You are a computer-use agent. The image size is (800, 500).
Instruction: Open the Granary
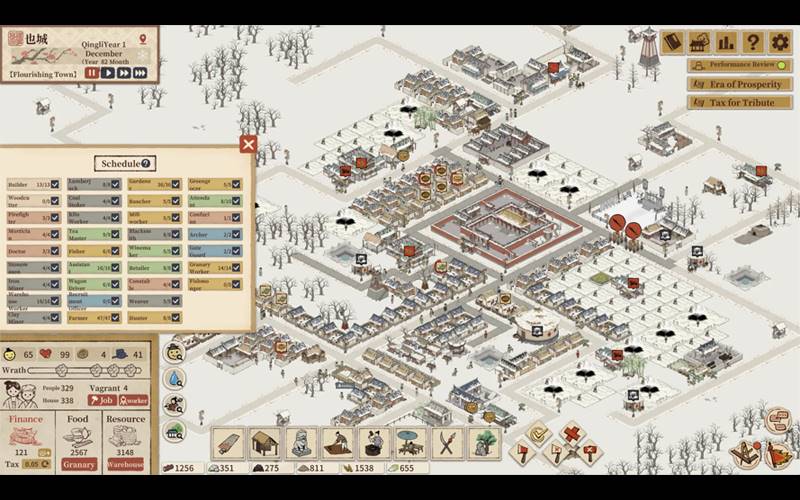coord(79,464)
